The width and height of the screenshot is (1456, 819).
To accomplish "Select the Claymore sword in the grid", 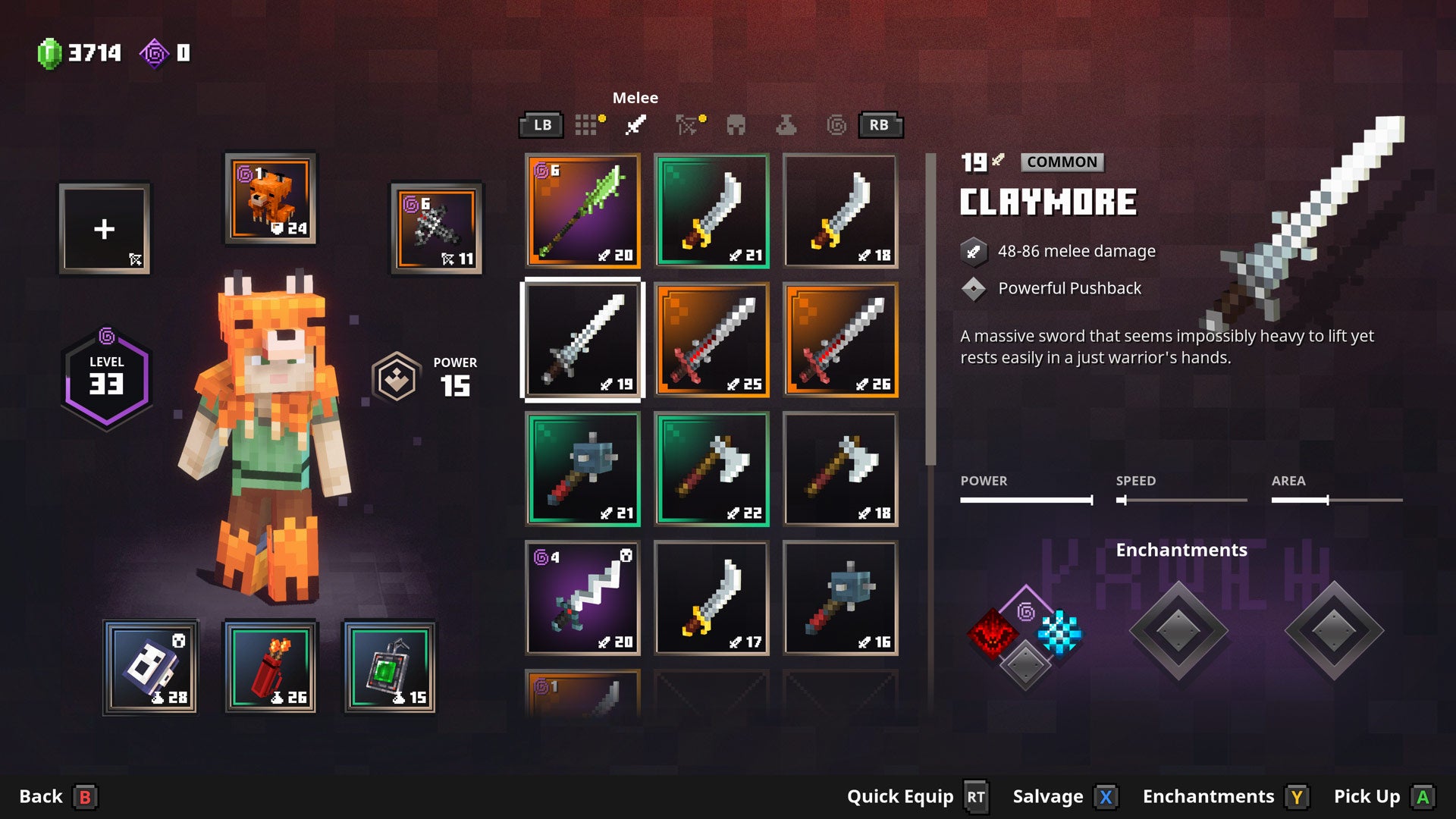I will [x=582, y=340].
